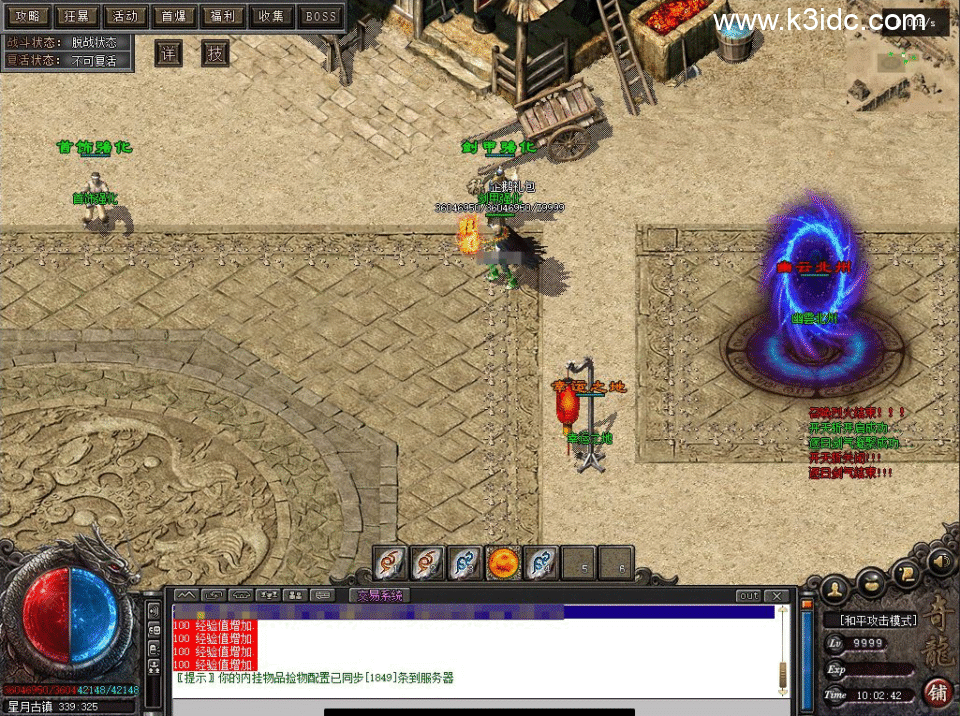Click the chat panel's upward chevron button
This screenshot has width=960, height=716.
[x=186, y=596]
